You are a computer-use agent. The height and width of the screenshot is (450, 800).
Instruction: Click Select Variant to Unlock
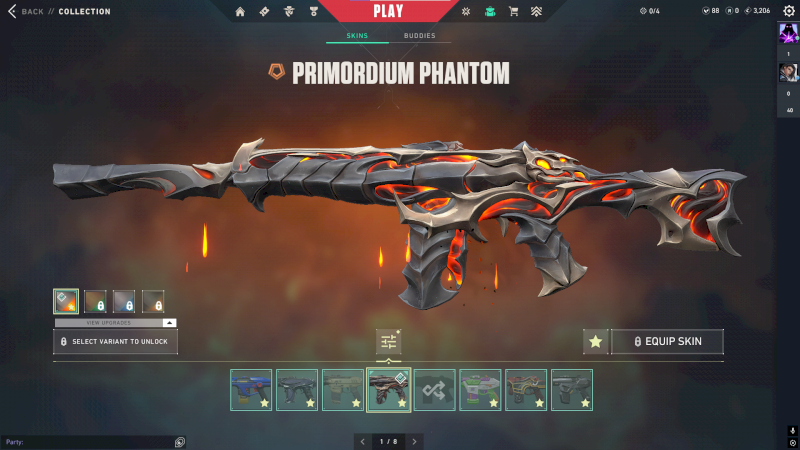click(x=116, y=341)
